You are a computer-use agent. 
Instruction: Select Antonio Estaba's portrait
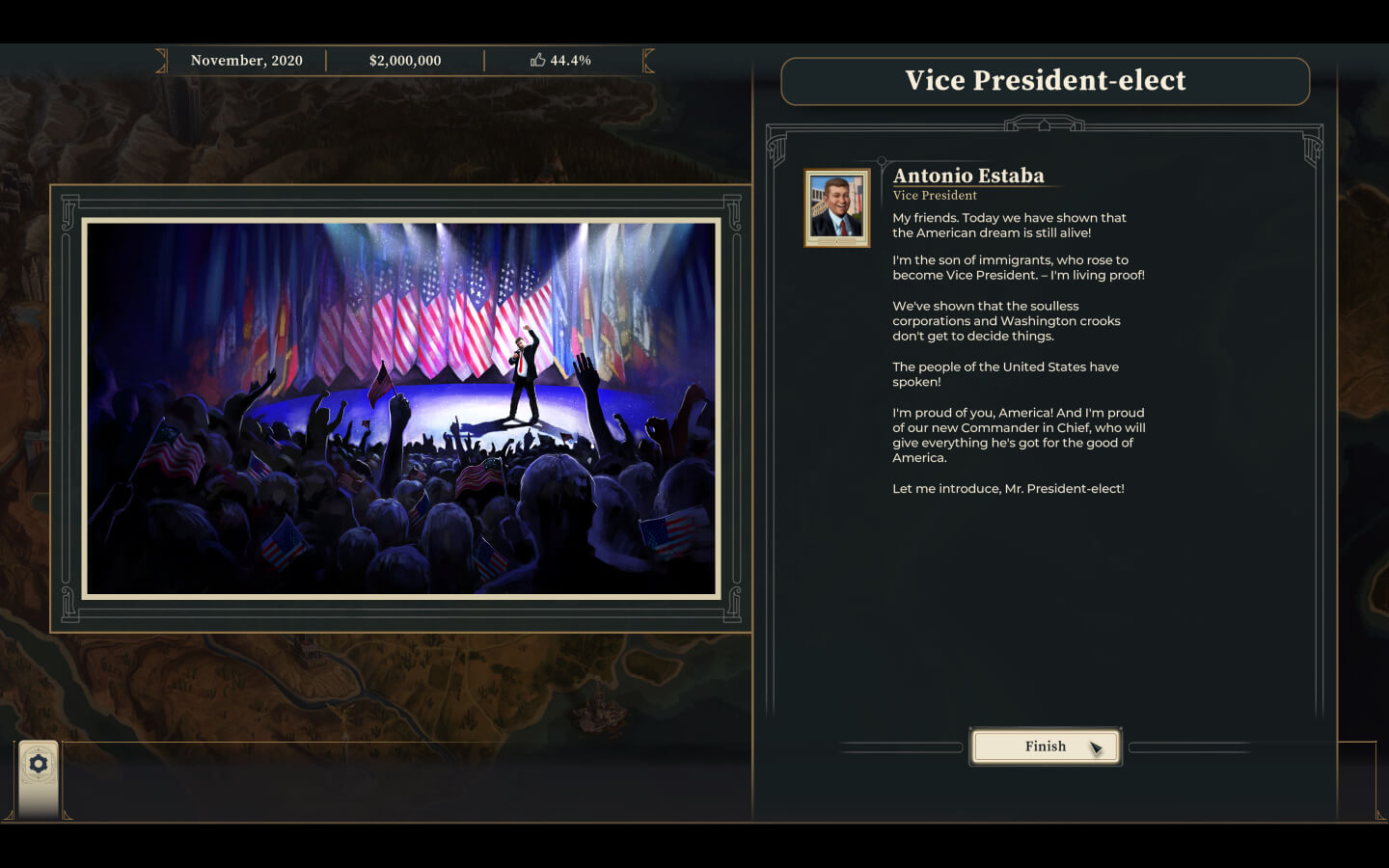[836, 207]
